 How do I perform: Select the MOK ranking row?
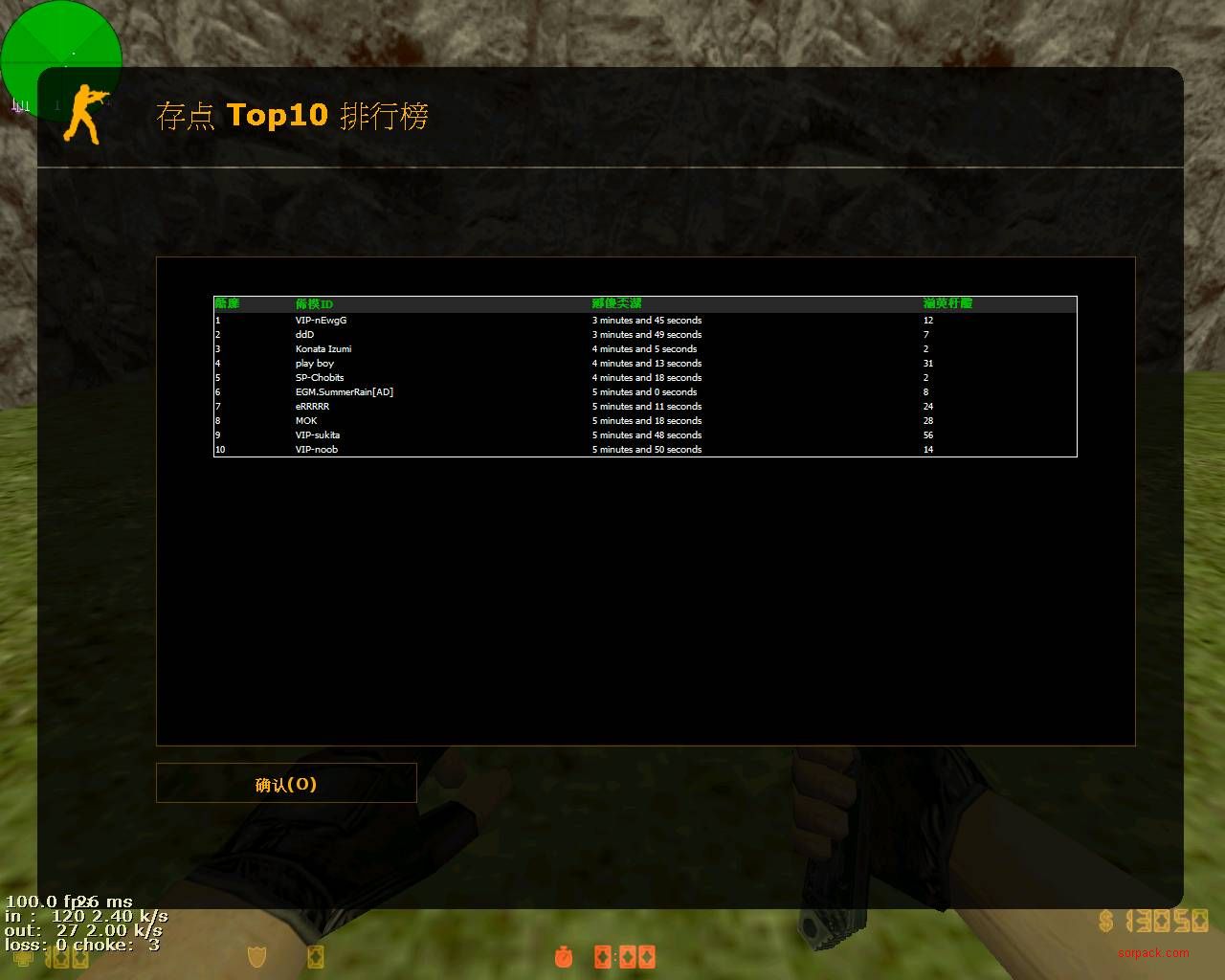click(306, 421)
